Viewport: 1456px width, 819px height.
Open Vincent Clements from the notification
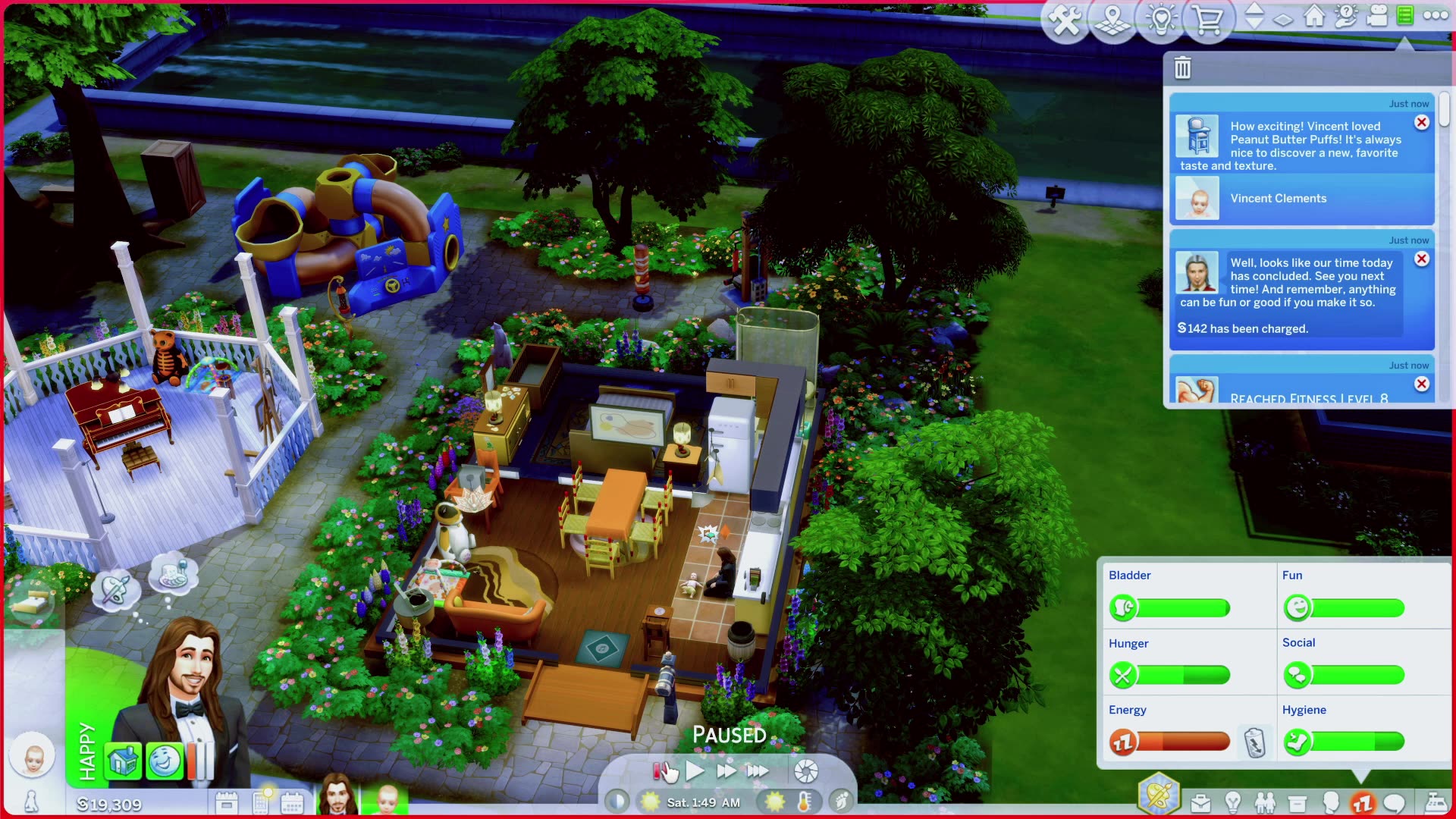pyautogui.click(x=1277, y=198)
